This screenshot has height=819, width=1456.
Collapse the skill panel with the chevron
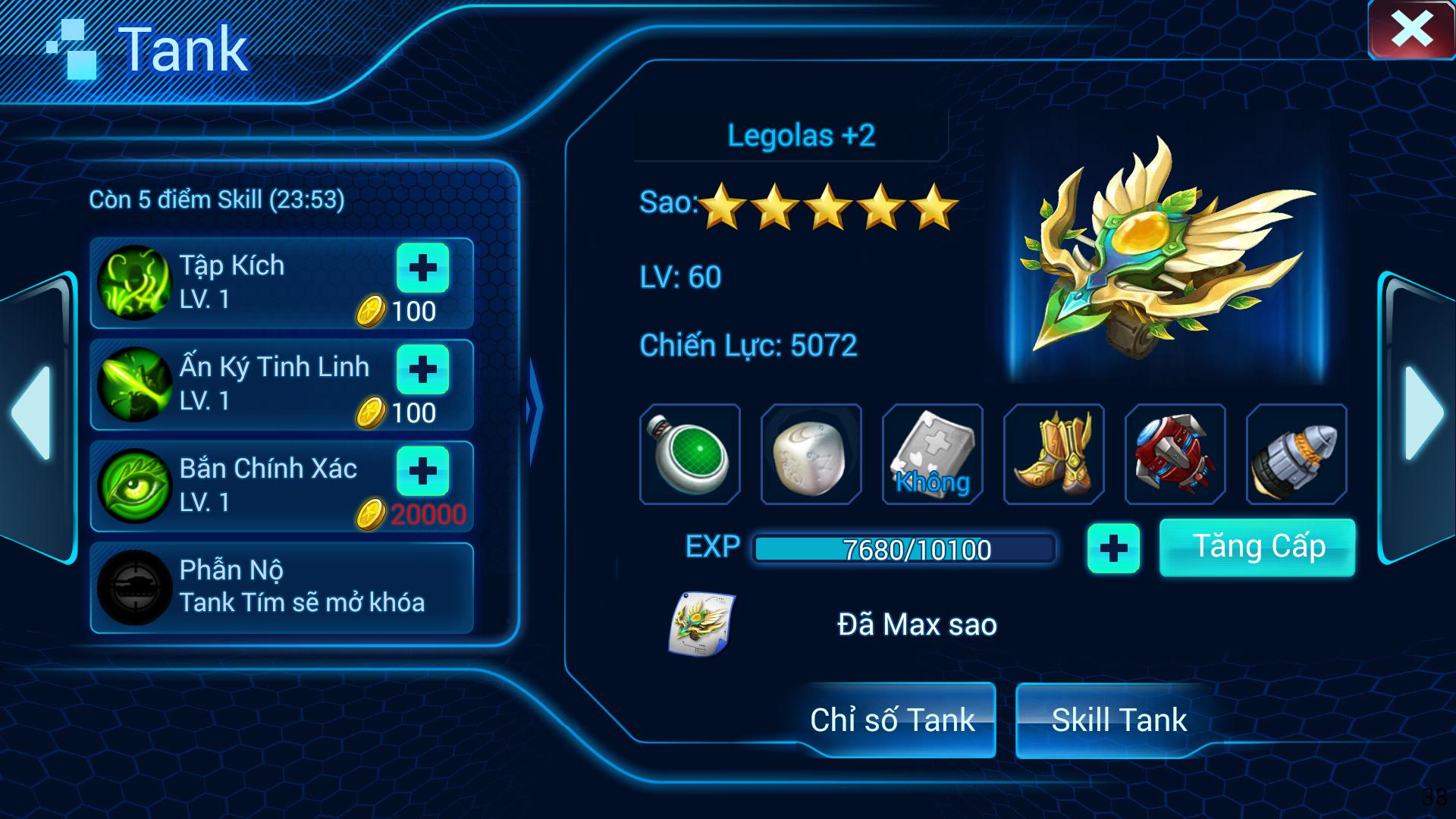[535, 409]
